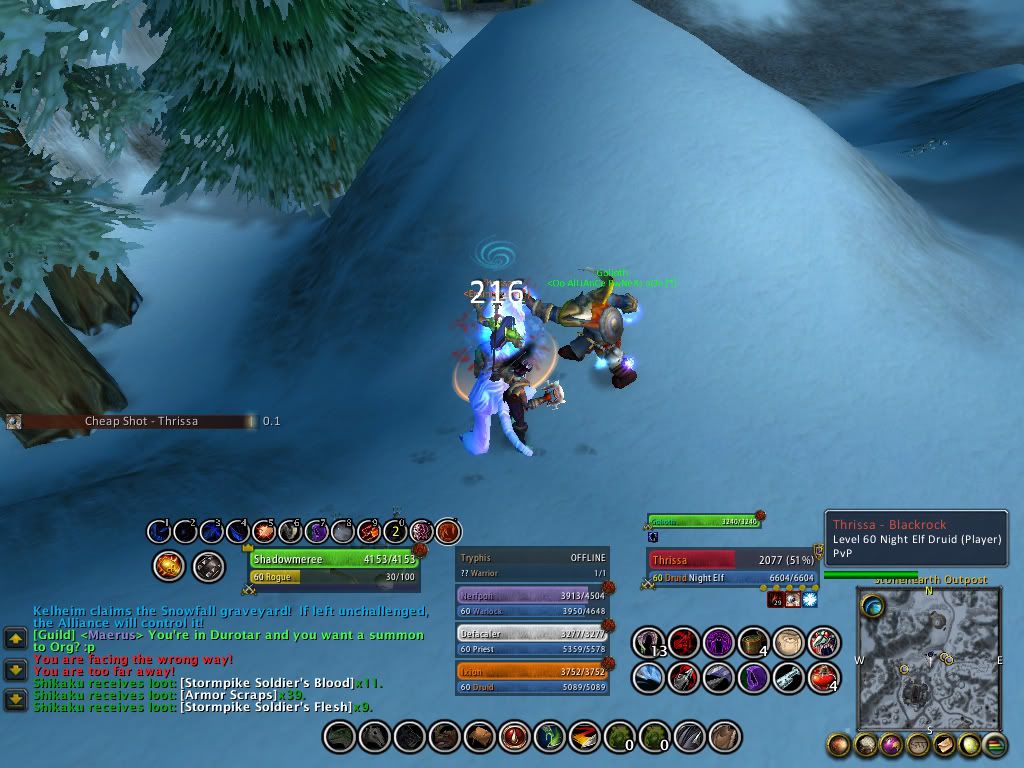This screenshot has height=768, width=1024.
Task: Click the blue swirl tracking icon on minimap
Action: tap(873, 605)
